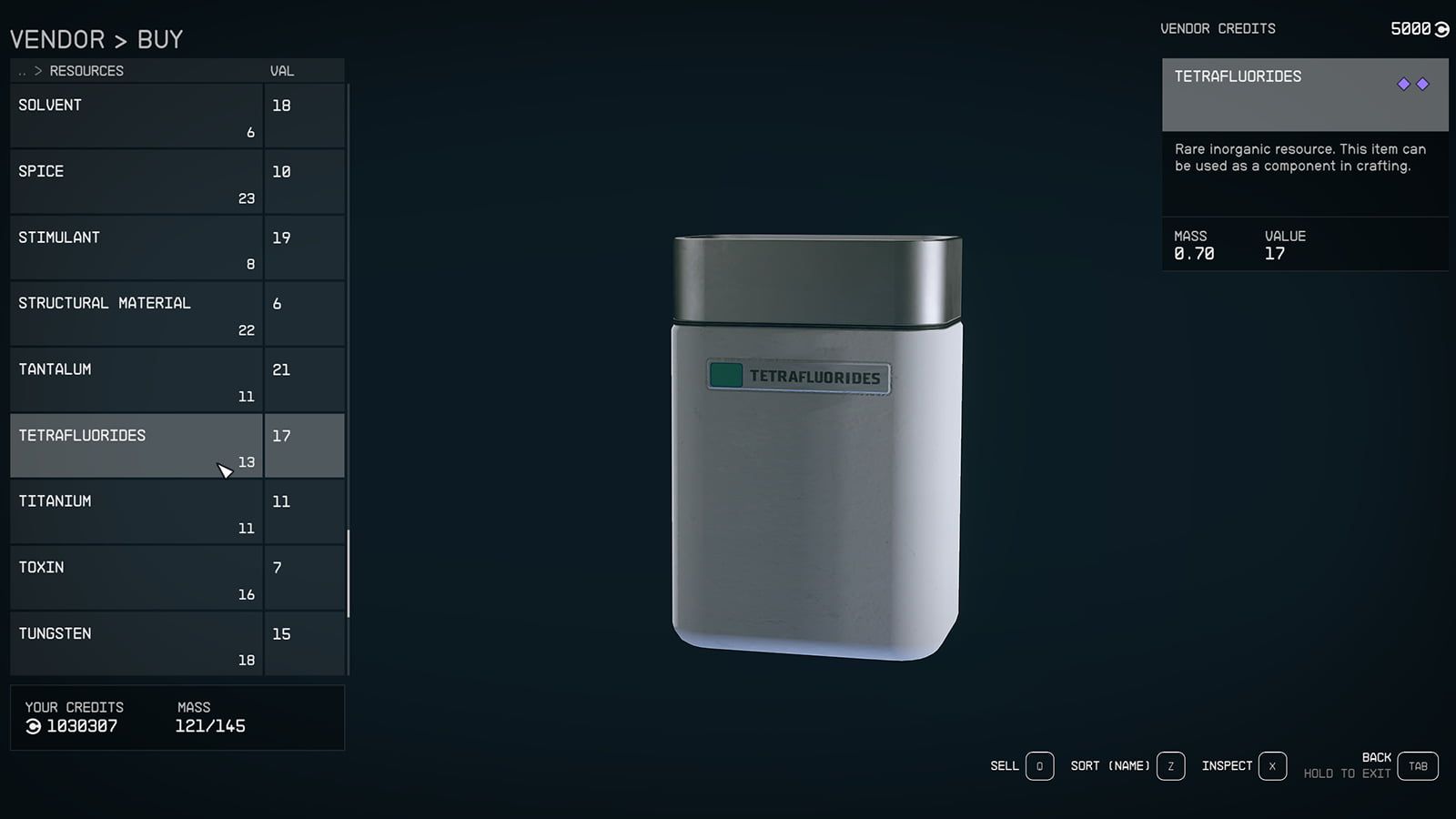The width and height of the screenshot is (1456, 819).
Task: Change the Sort (Name) order
Action: (1170, 766)
